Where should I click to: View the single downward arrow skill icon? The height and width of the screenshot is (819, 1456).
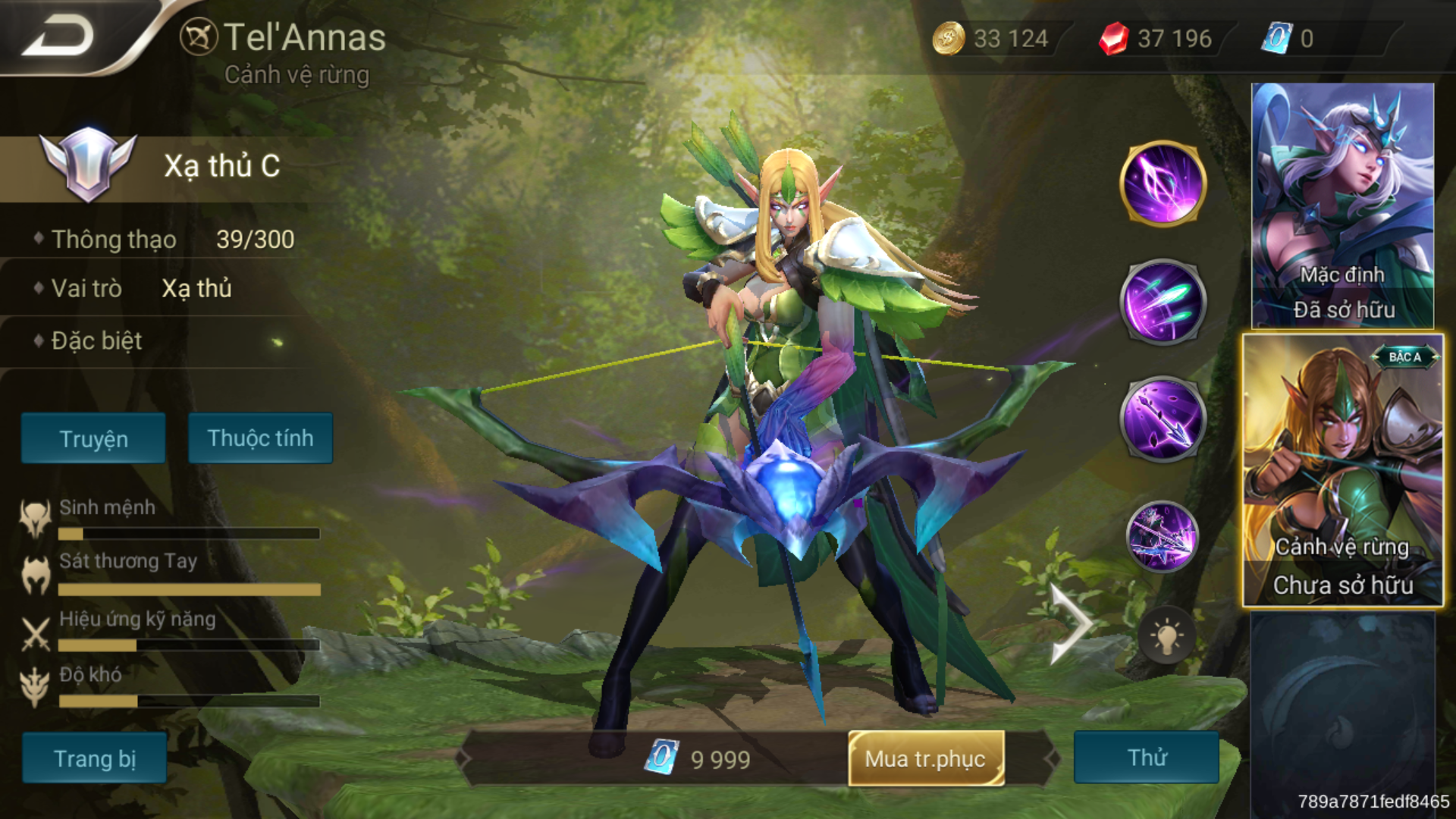1162,419
